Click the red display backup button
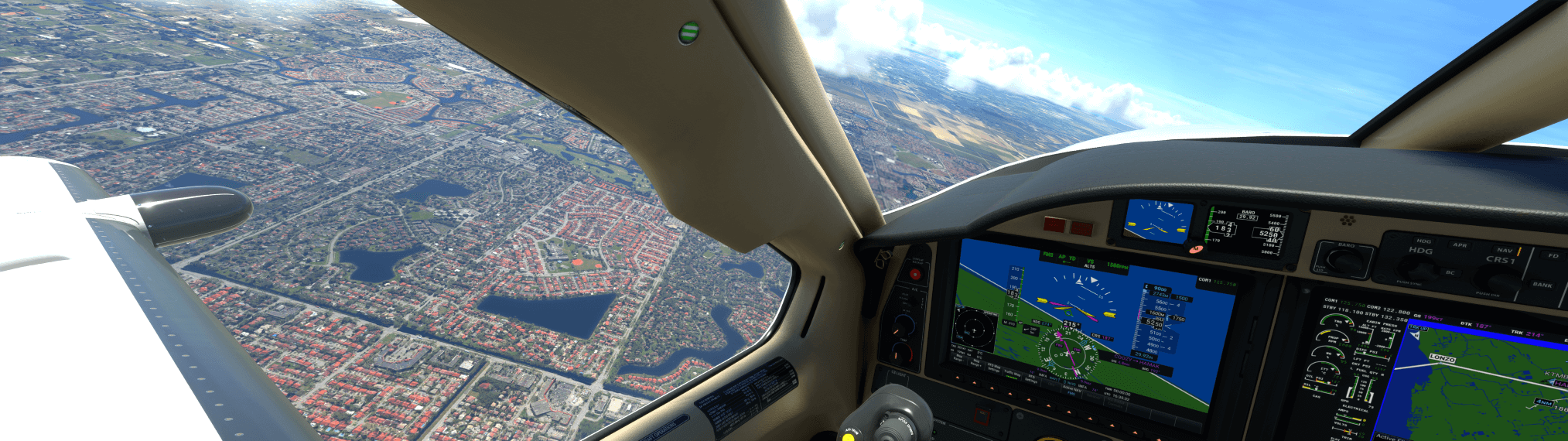Viewport: 1568px width, 441px height. [x=915, y=274]
